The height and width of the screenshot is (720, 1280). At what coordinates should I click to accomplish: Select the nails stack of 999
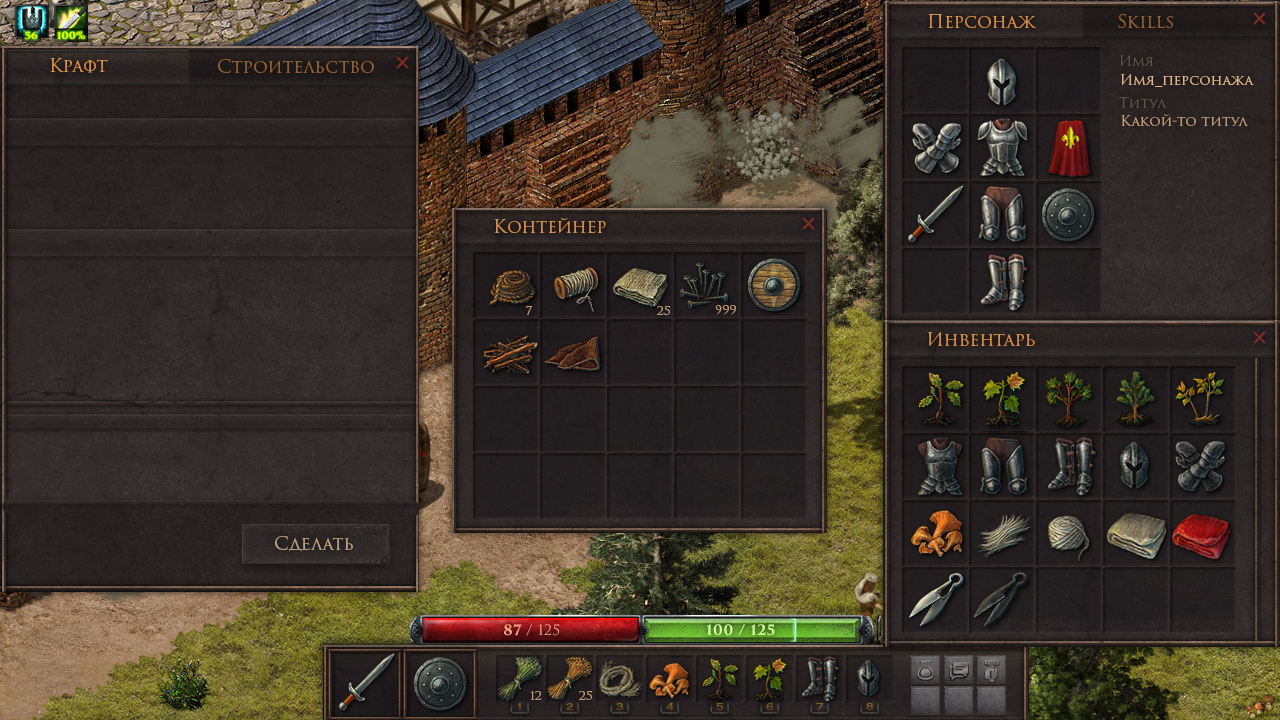(x=708, y=286)
